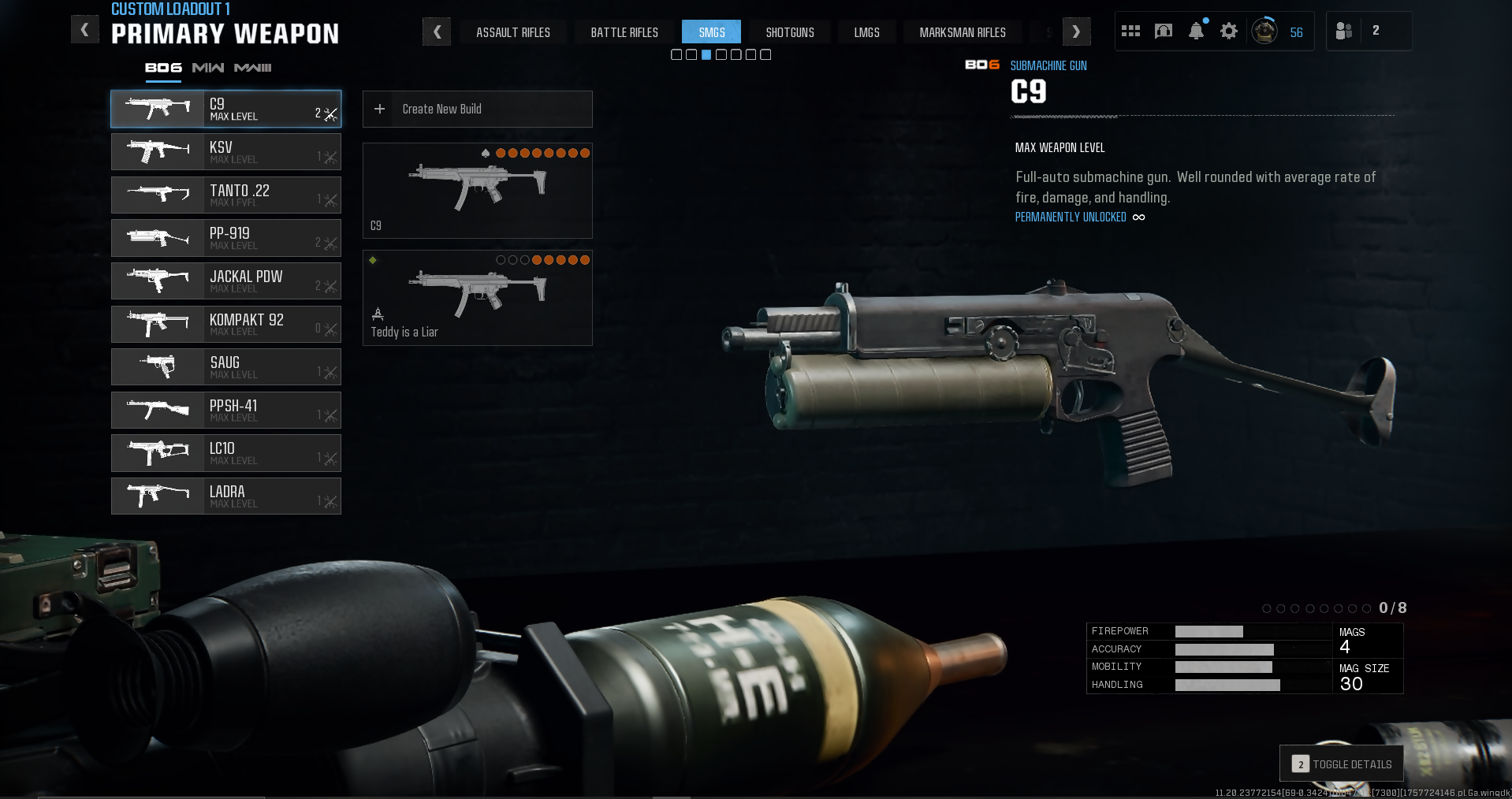Switch to the MWIII weapons filter

252,68
